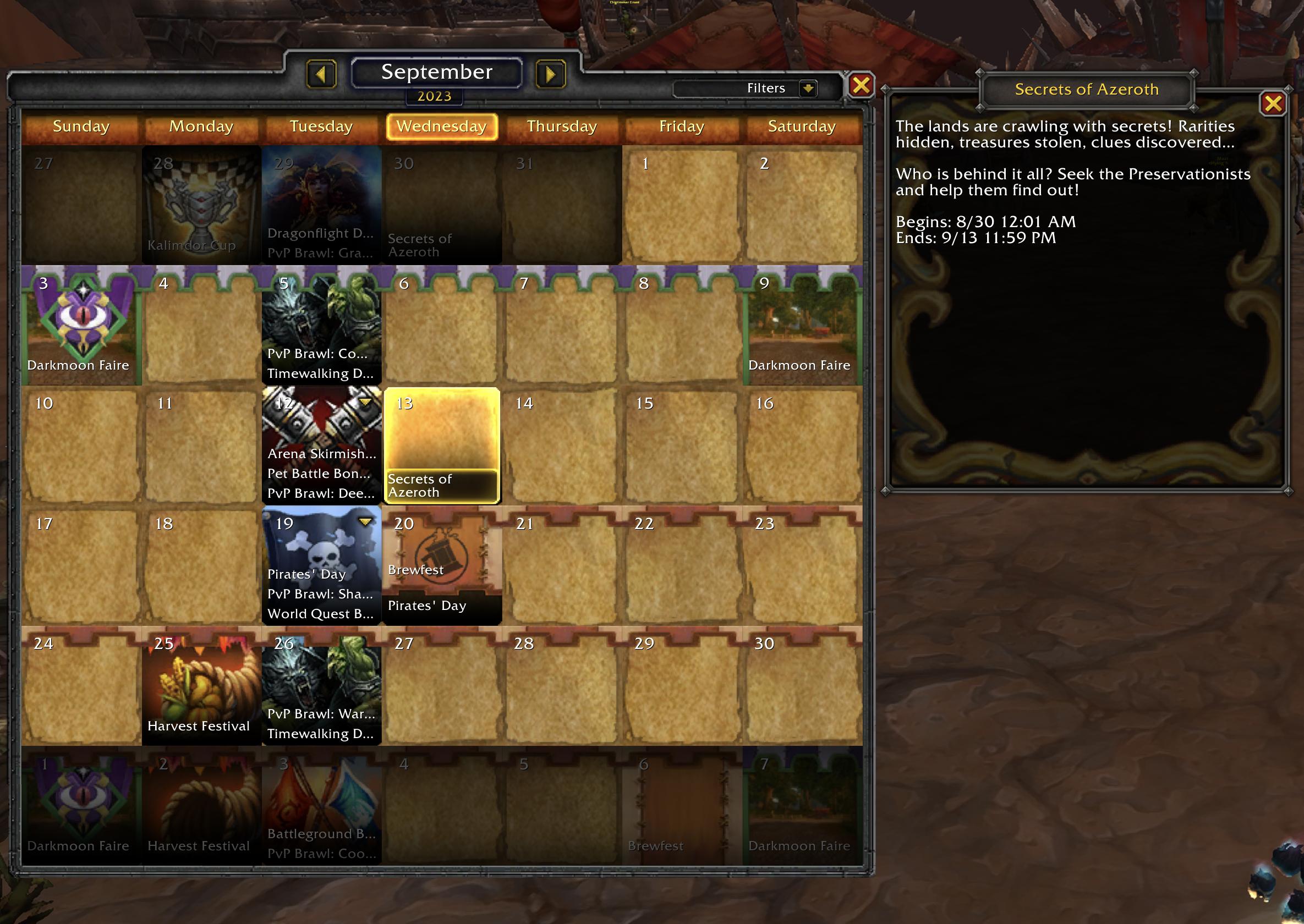This screenshot has width=1304, height=924.
Task: Open the Filters dropdown
Action: pyautogui.click(x=808, y=88)
